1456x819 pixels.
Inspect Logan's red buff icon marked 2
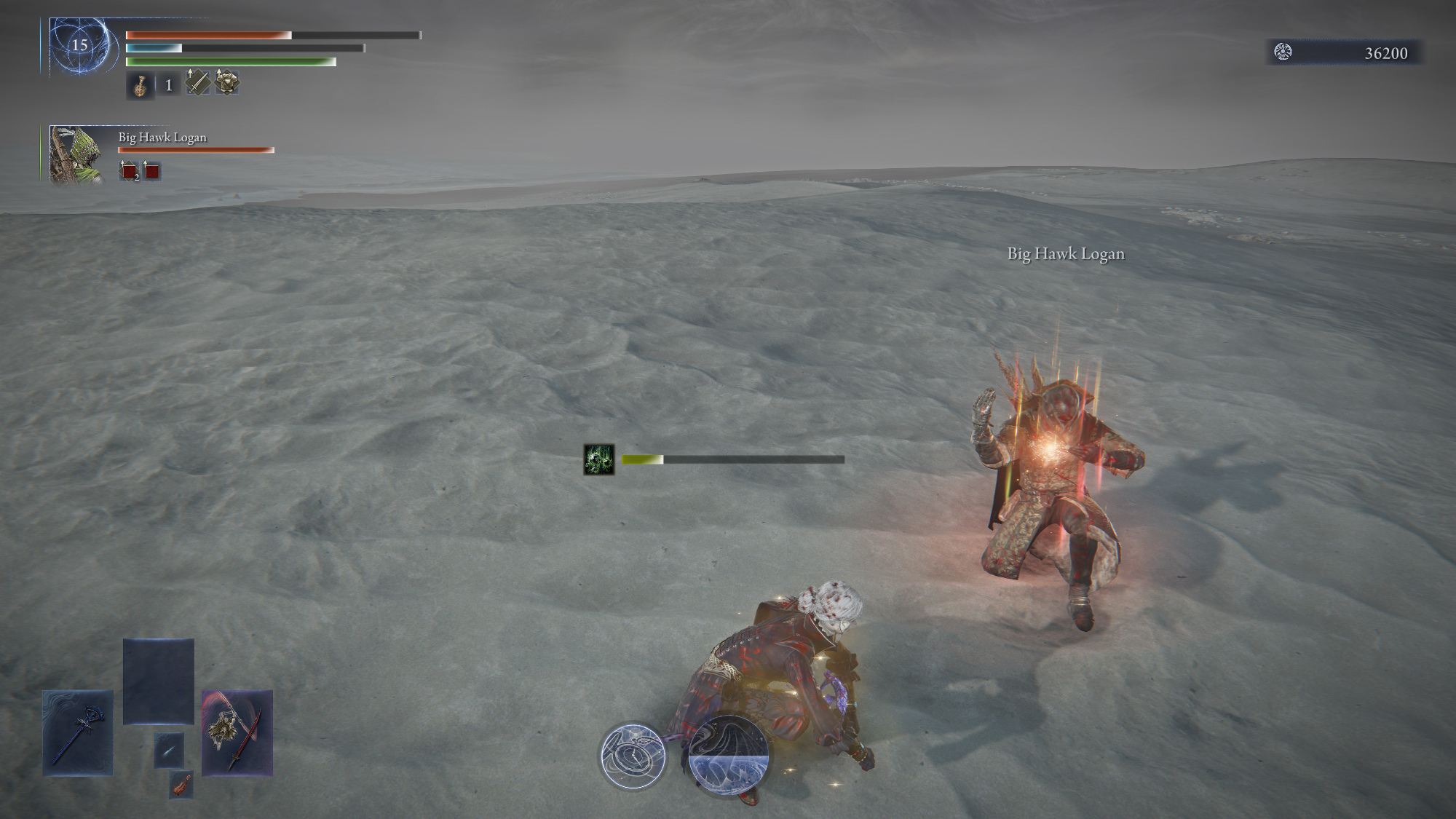pyautogui.click(x=129, y=172)
